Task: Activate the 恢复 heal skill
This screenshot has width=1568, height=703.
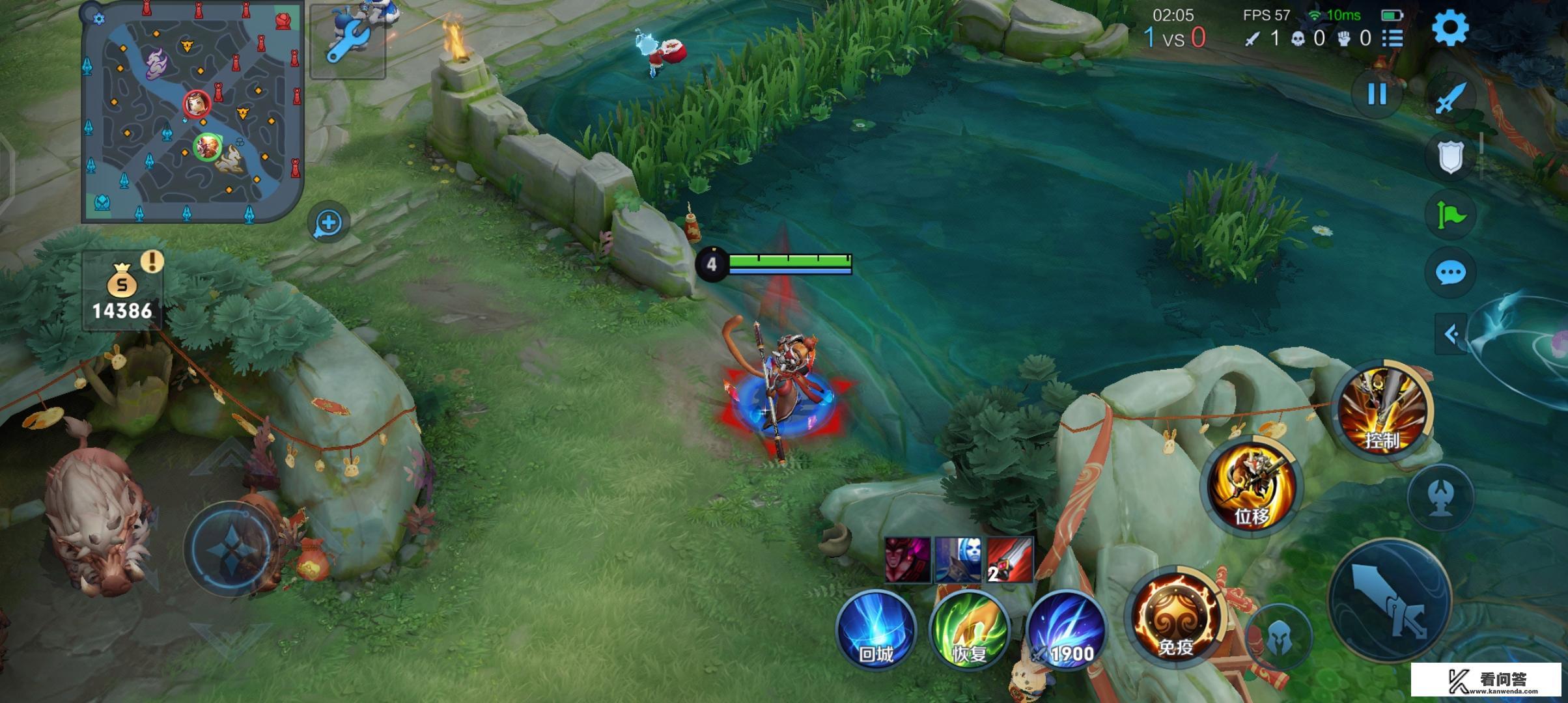Action: (969, 629)
